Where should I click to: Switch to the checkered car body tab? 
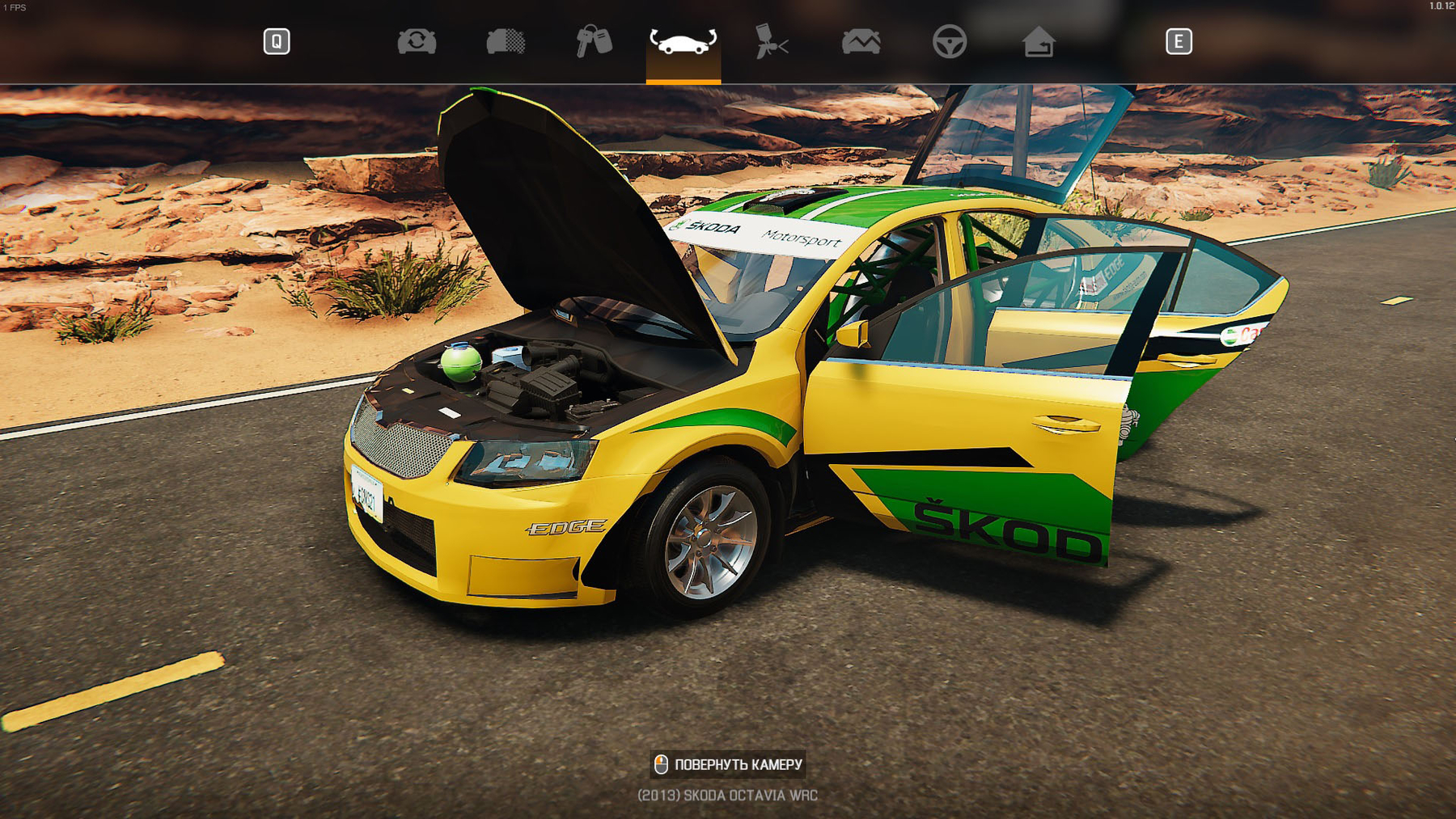pyautogui.click(x=506, y=41)
